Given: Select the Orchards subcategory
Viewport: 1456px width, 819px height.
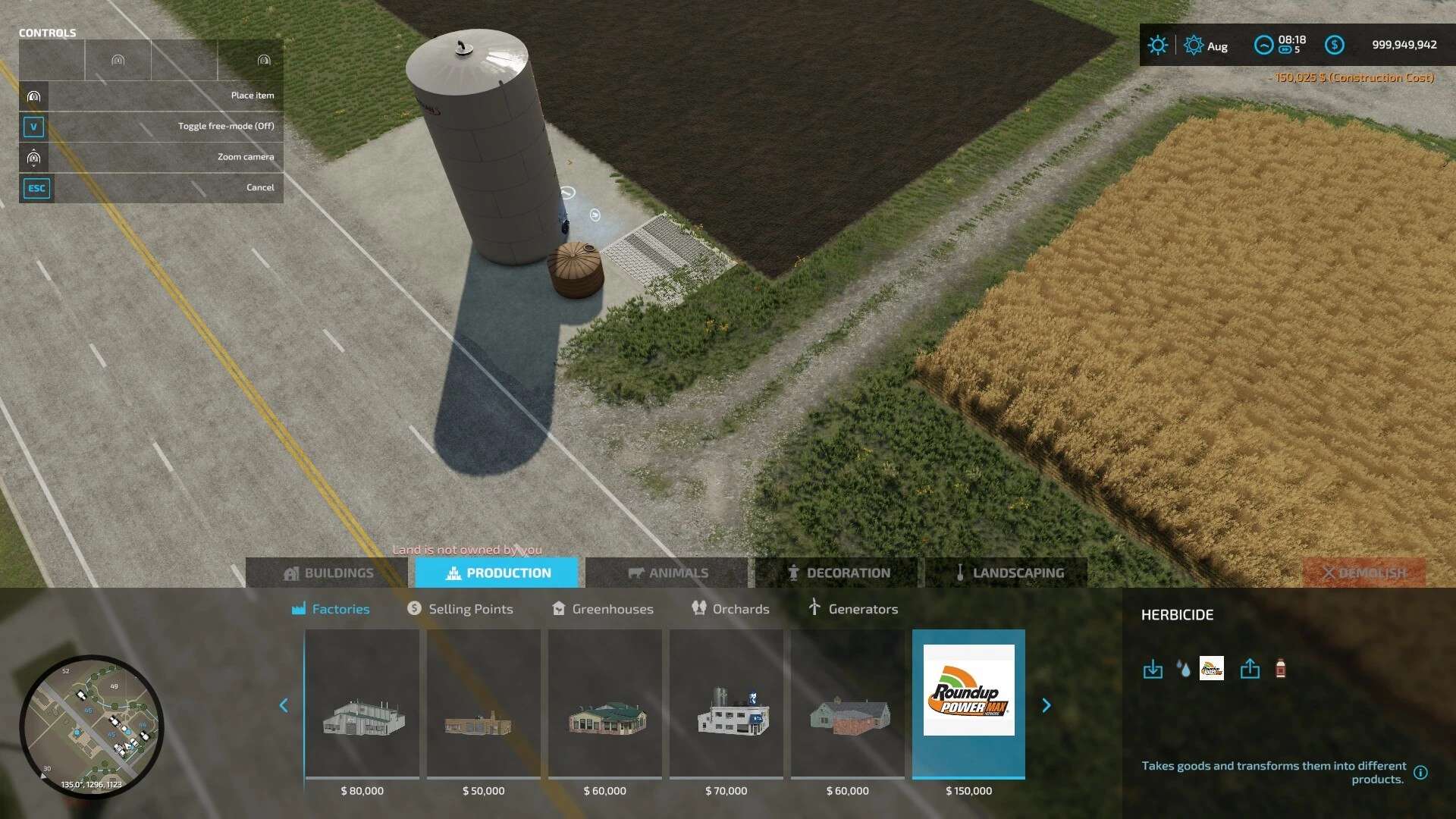Looking at the screenshot, I should [730, 609].
